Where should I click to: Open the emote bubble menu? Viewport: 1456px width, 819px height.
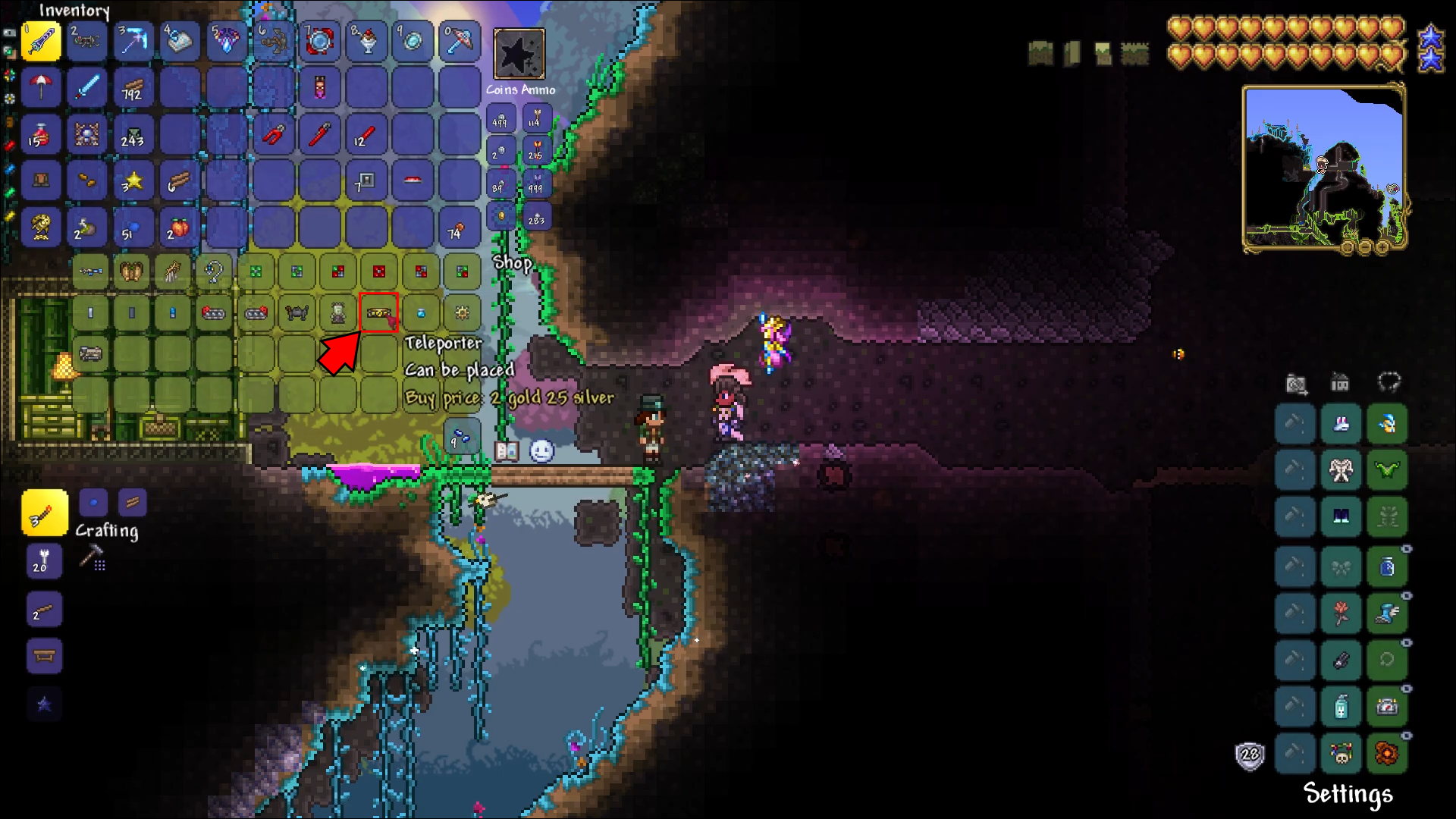[541, 451]
